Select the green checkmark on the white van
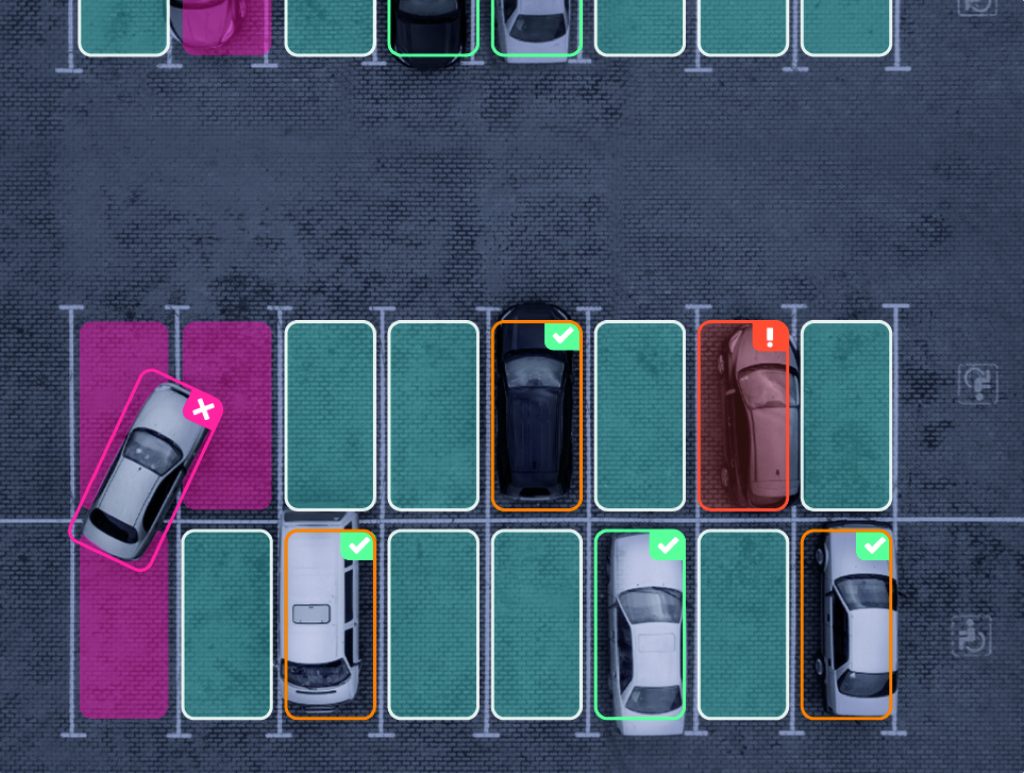This screenshot has width=1024, height=773. point(357,546)
